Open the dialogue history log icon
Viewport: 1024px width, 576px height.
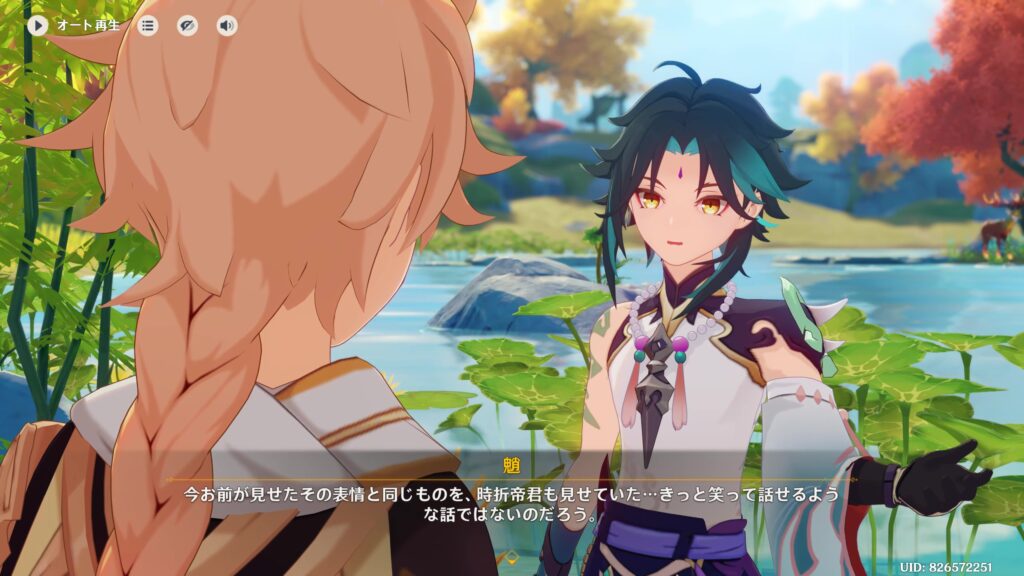[x=148, y=26]
